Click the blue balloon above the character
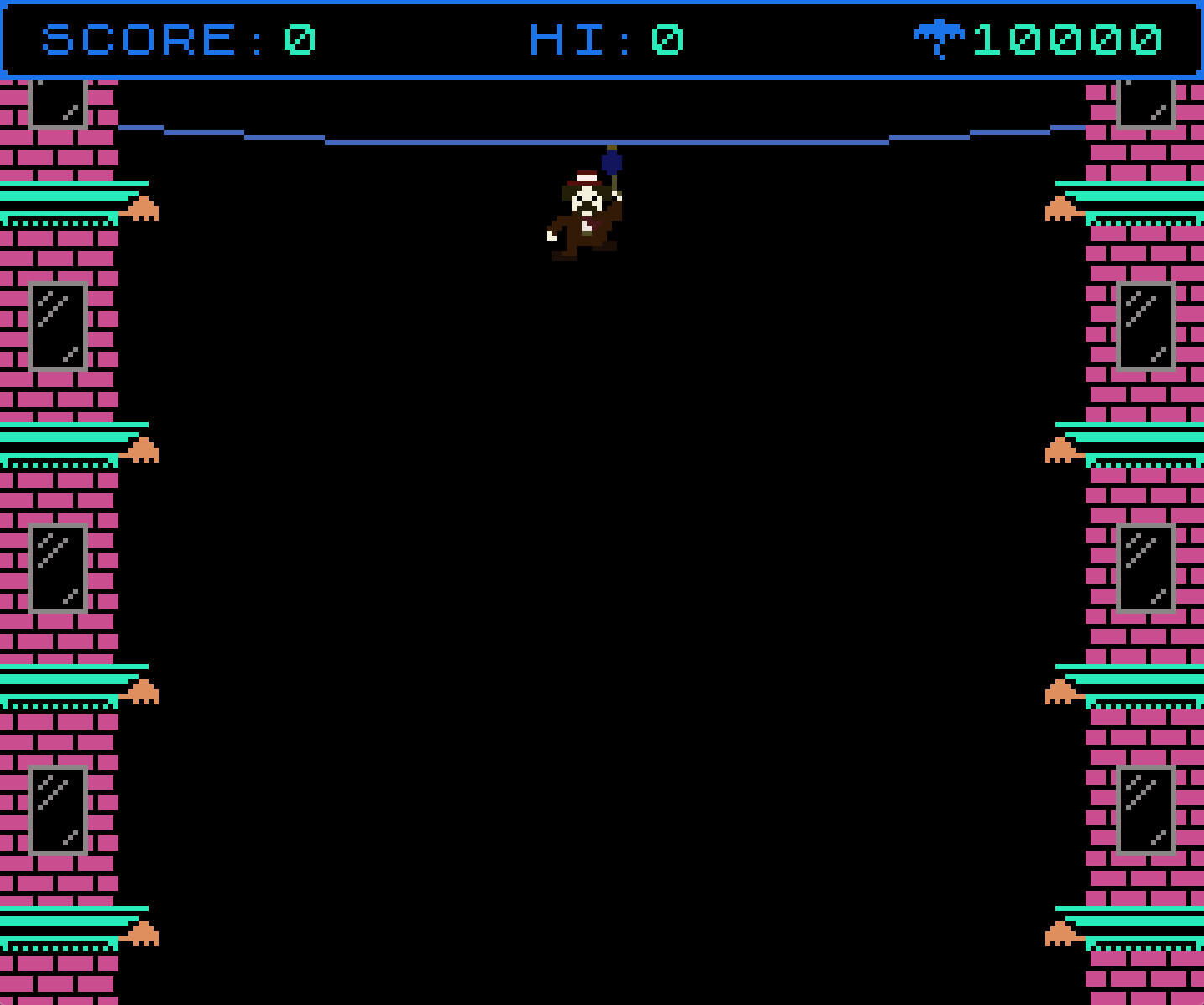This screenshot has width=1204, height=1005. pyautogui.click(x=610, y=162)
